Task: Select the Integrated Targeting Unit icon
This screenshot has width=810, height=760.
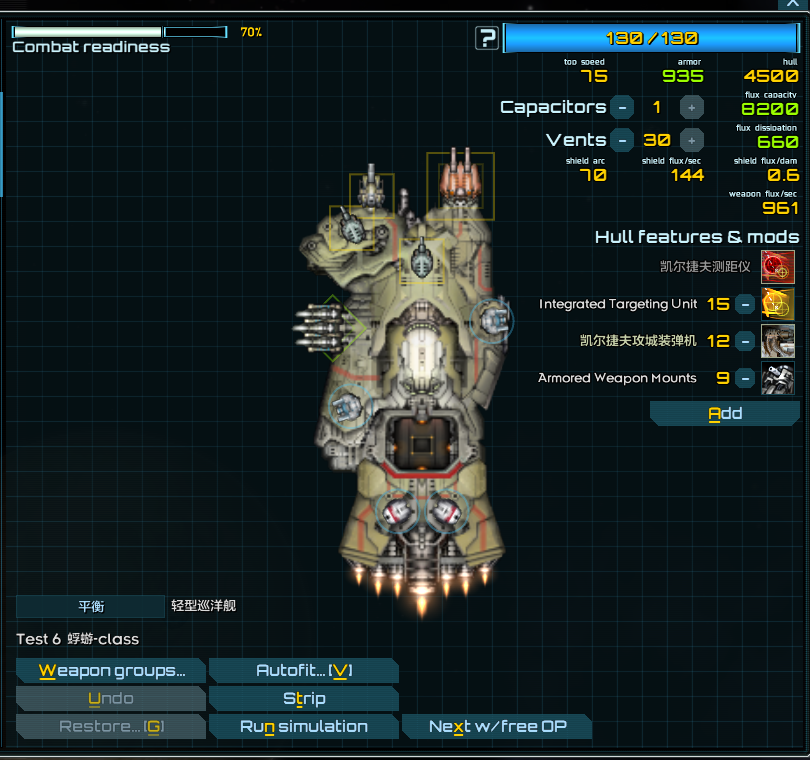Action: (x=778, y=304)
